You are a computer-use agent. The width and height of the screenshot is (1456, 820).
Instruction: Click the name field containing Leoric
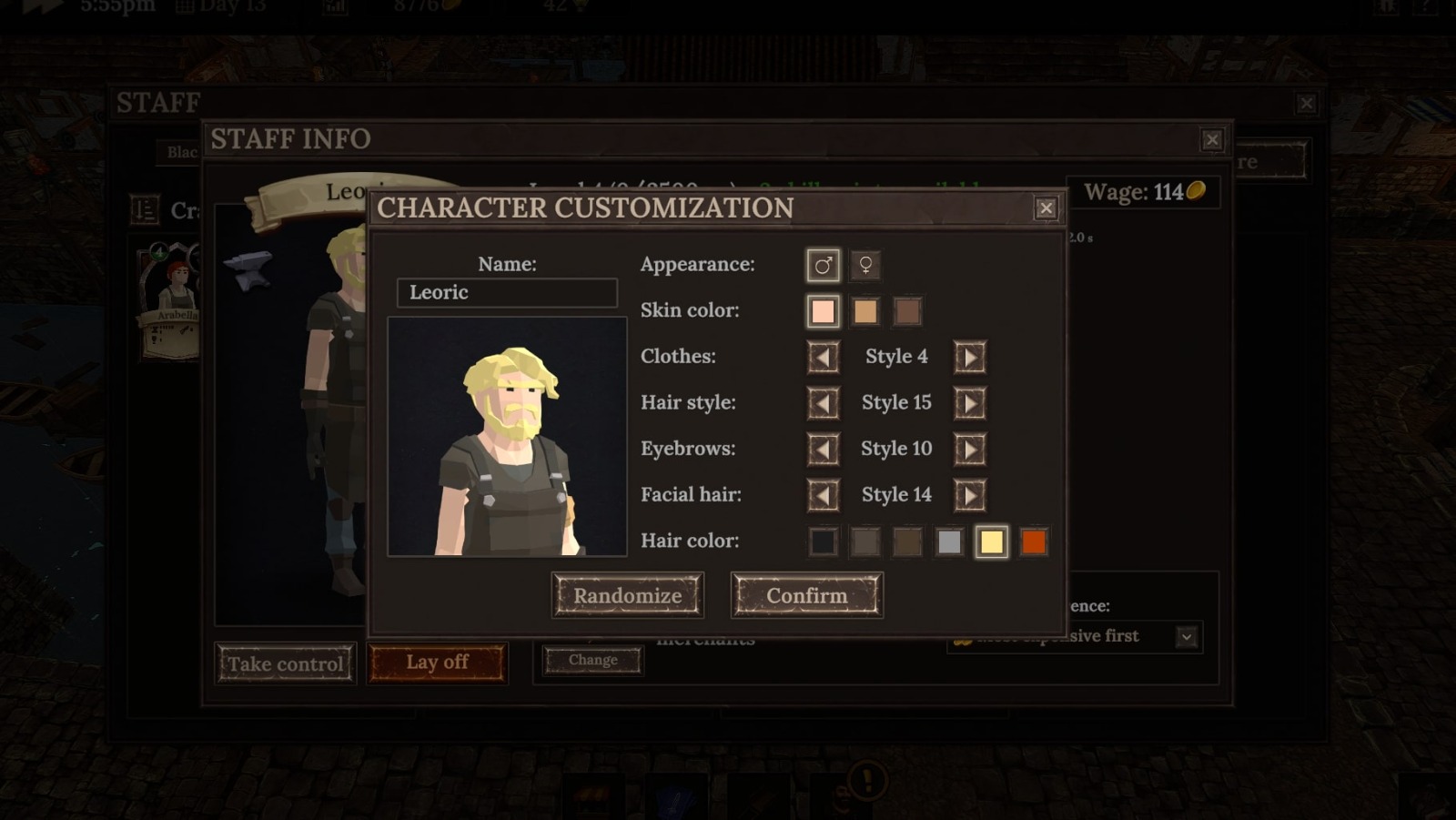click(506, 292)
